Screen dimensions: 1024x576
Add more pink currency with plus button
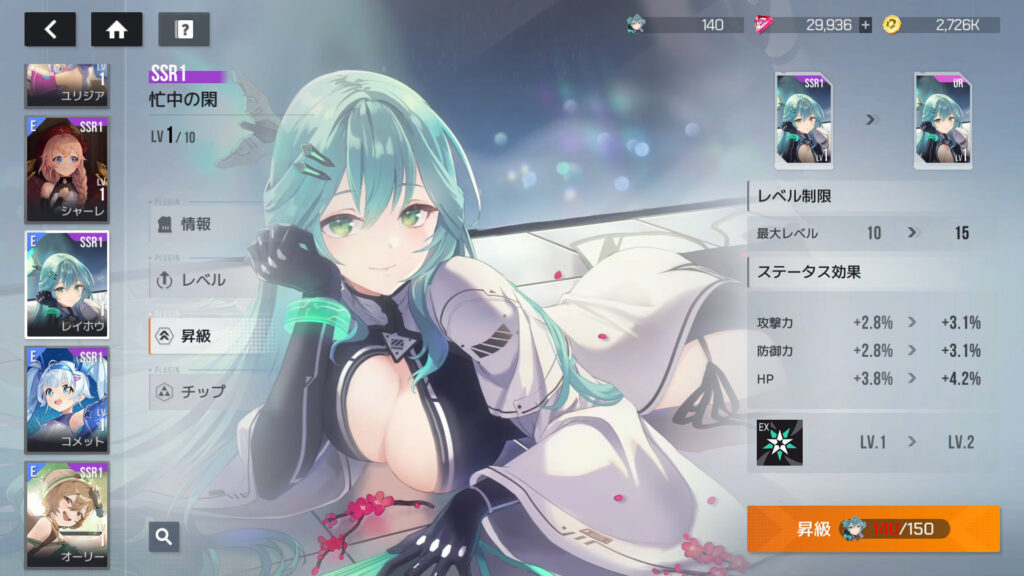[865, 25]
